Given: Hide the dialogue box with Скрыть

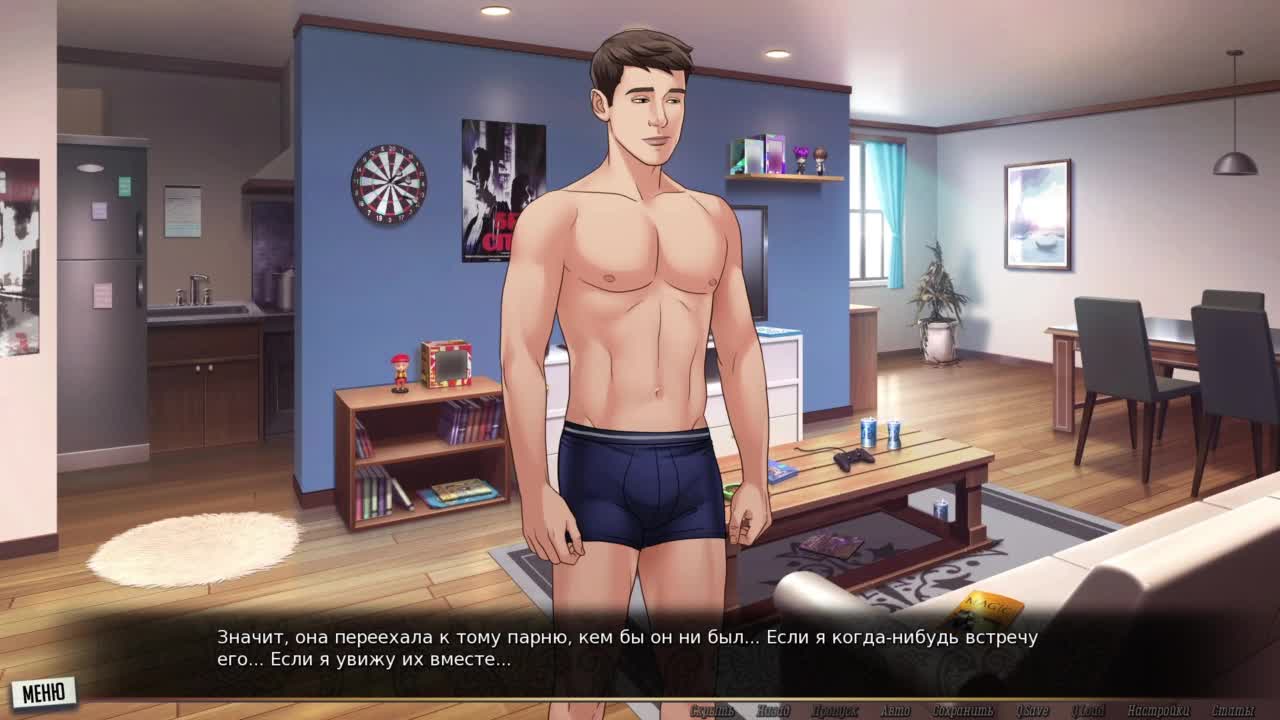Looking at the screenshot, I should (712, 711).
